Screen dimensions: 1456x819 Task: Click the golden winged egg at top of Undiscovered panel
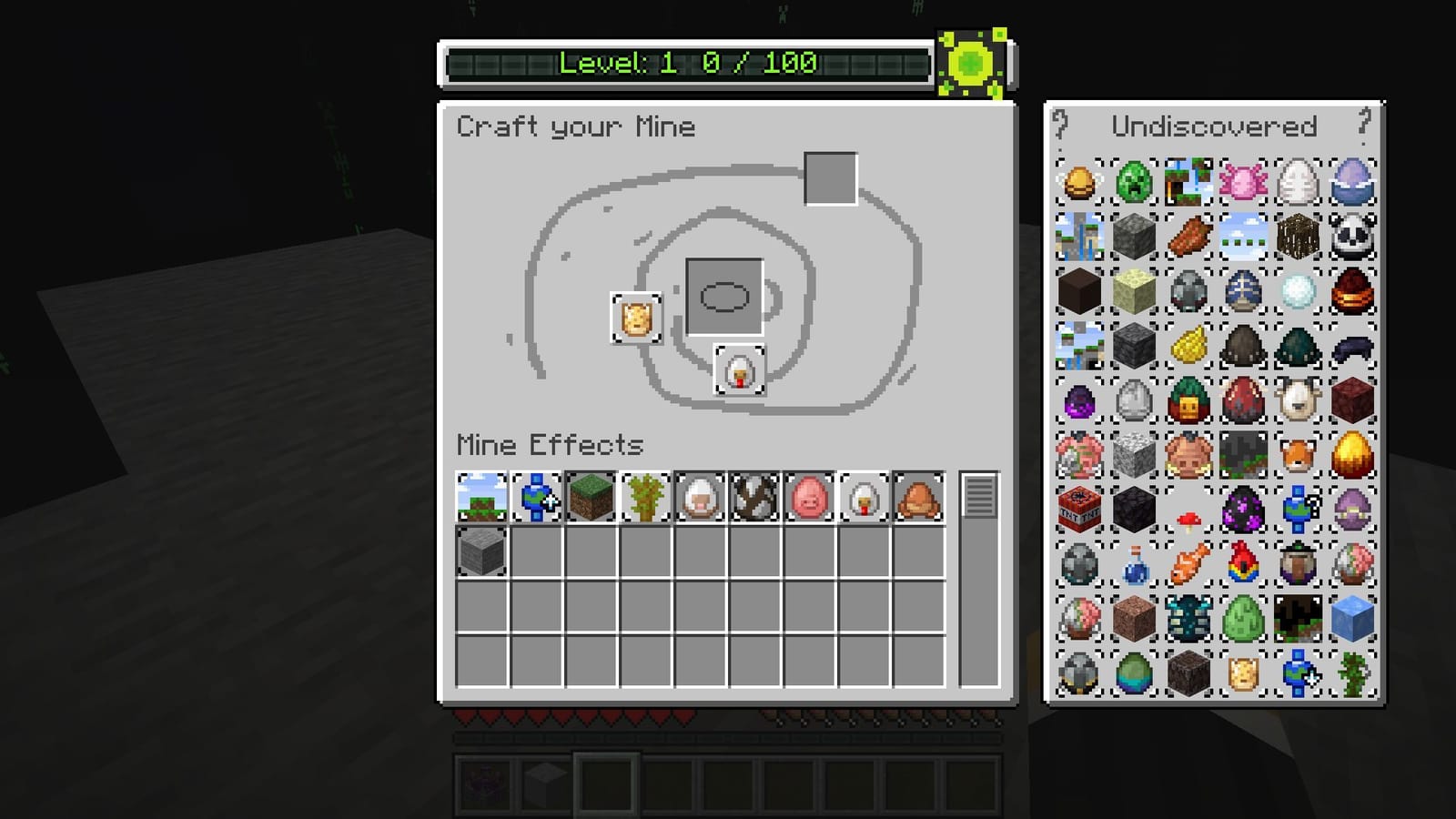[1079, 181]
